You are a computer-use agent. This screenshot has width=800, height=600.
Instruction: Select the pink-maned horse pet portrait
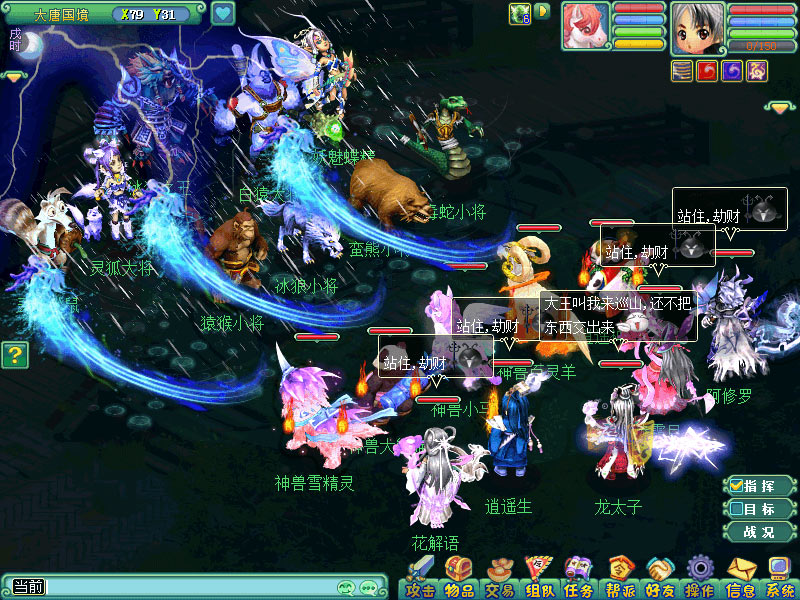585,27
